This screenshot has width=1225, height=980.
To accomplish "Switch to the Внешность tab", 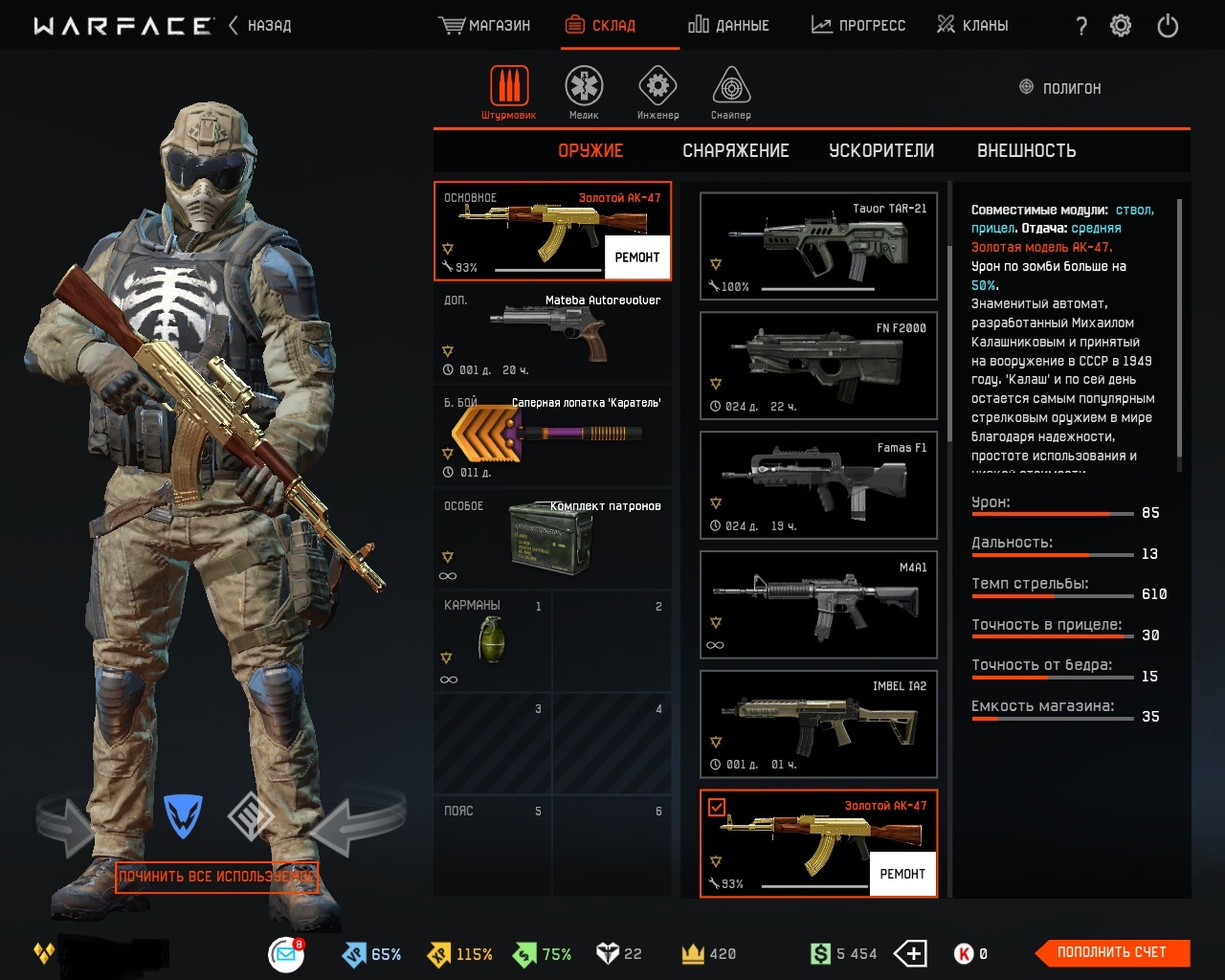I will tap(1026, 151).
